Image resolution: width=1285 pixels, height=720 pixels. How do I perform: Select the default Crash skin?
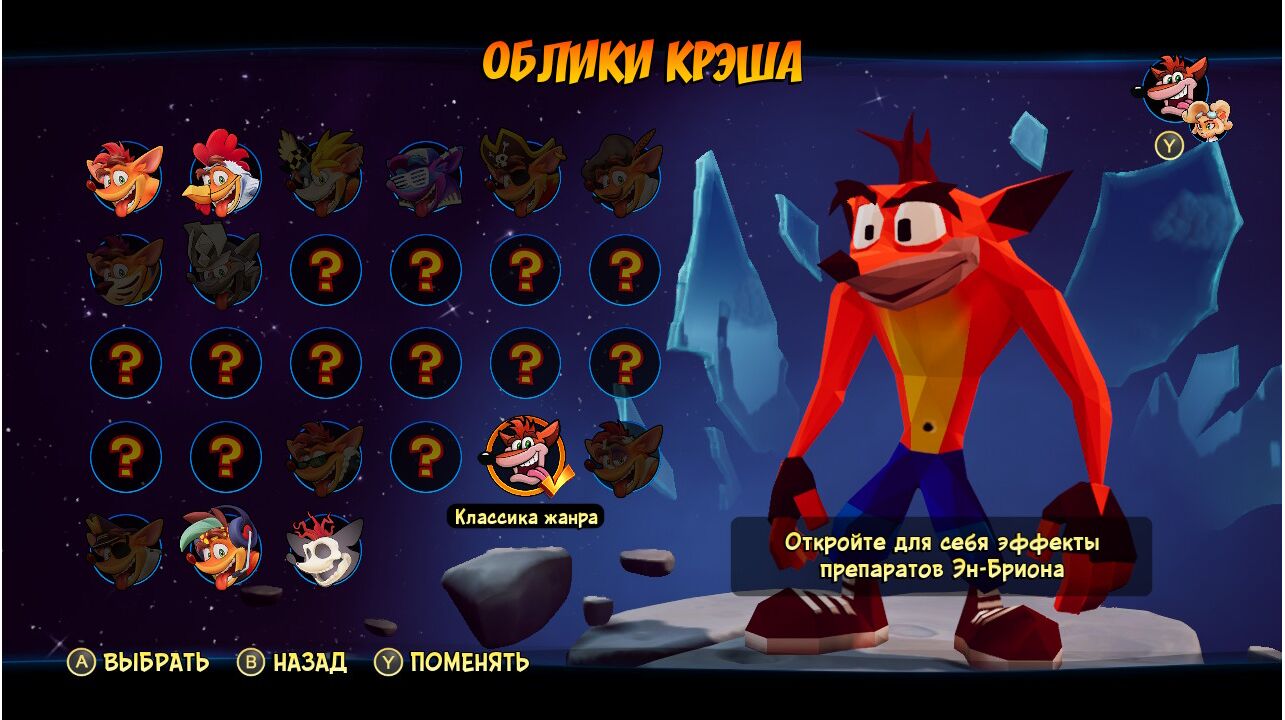125,177
